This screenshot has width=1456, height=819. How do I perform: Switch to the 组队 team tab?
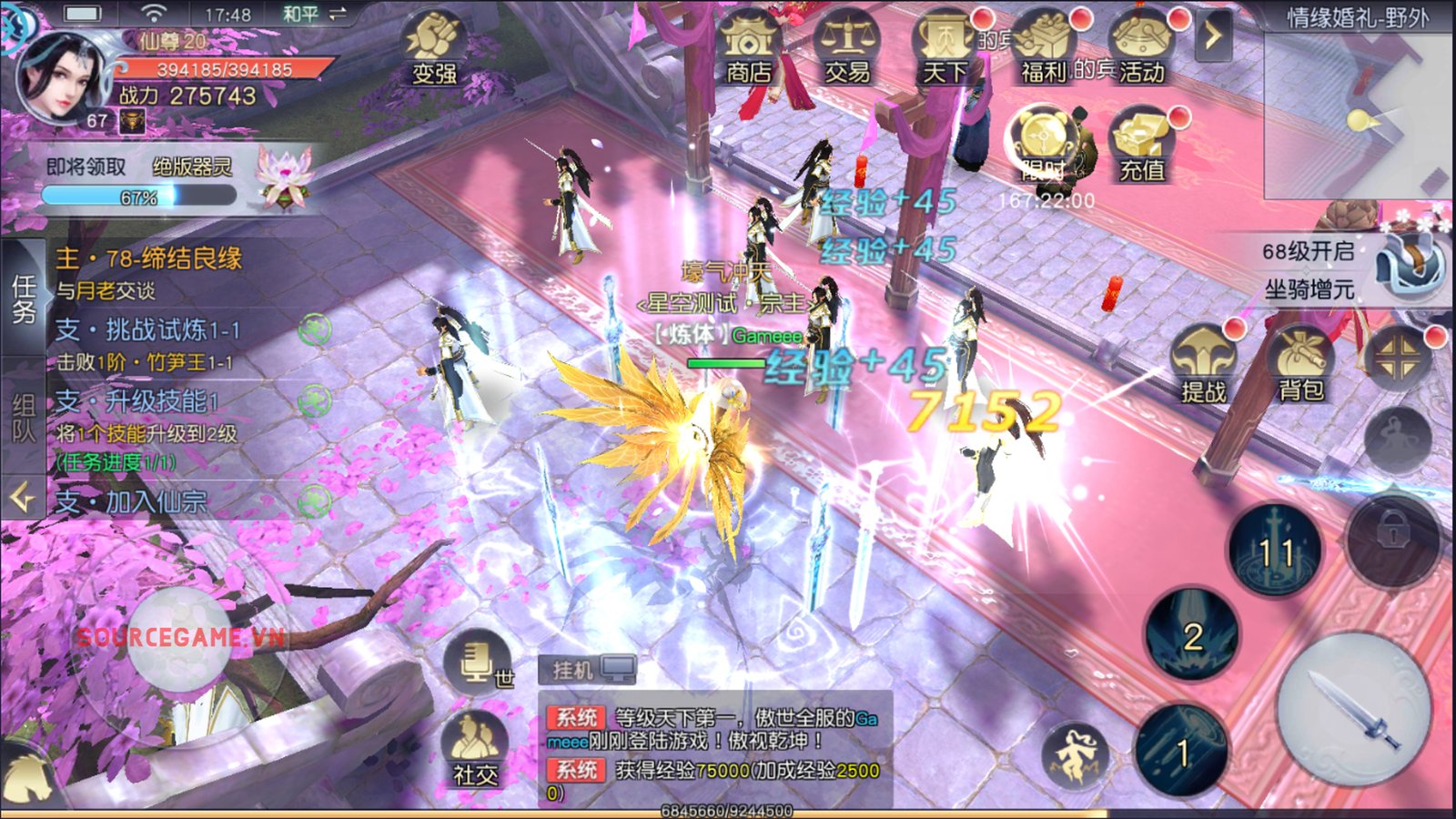pyautogui.click(x=23, y=419)
